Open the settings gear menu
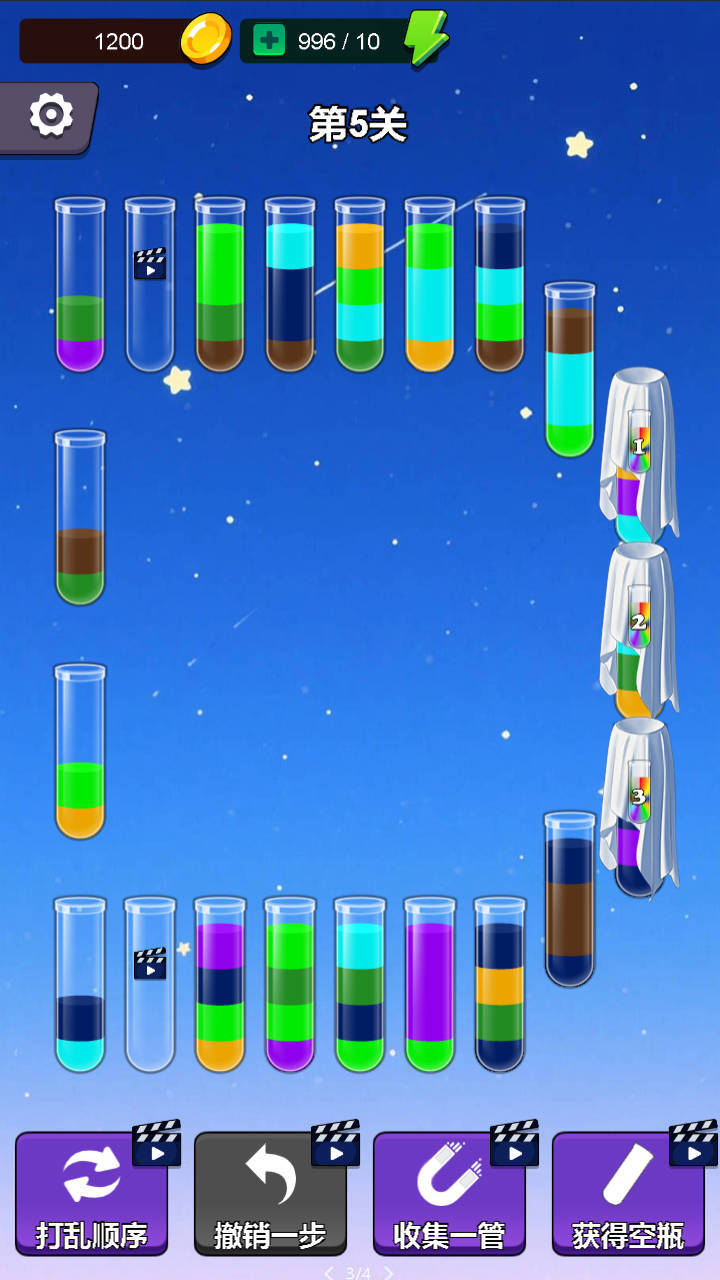Viewport: 720px width, 1280px height. pyautogui.click(x=50, y=116)
